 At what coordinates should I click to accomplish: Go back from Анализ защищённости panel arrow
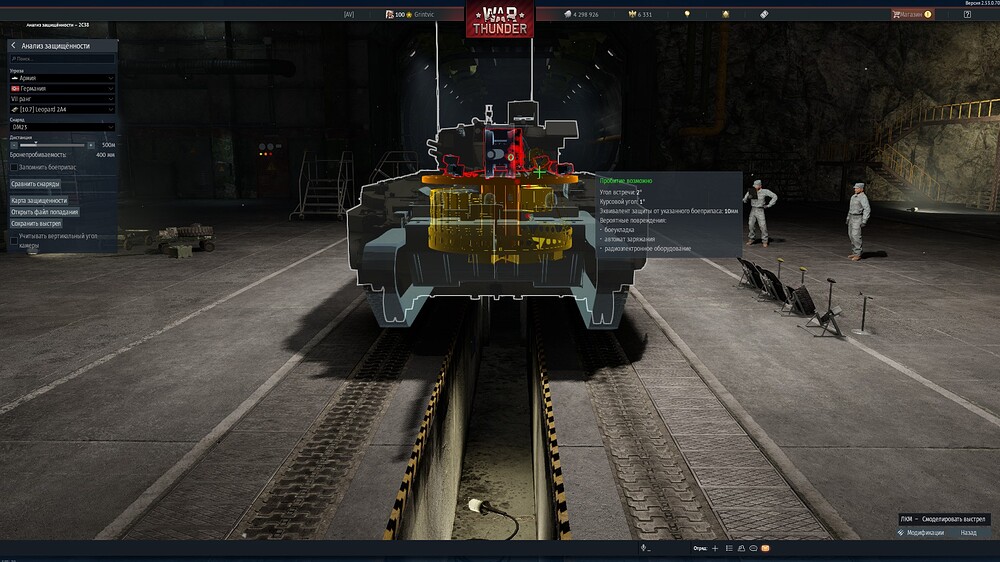(13, 46)
